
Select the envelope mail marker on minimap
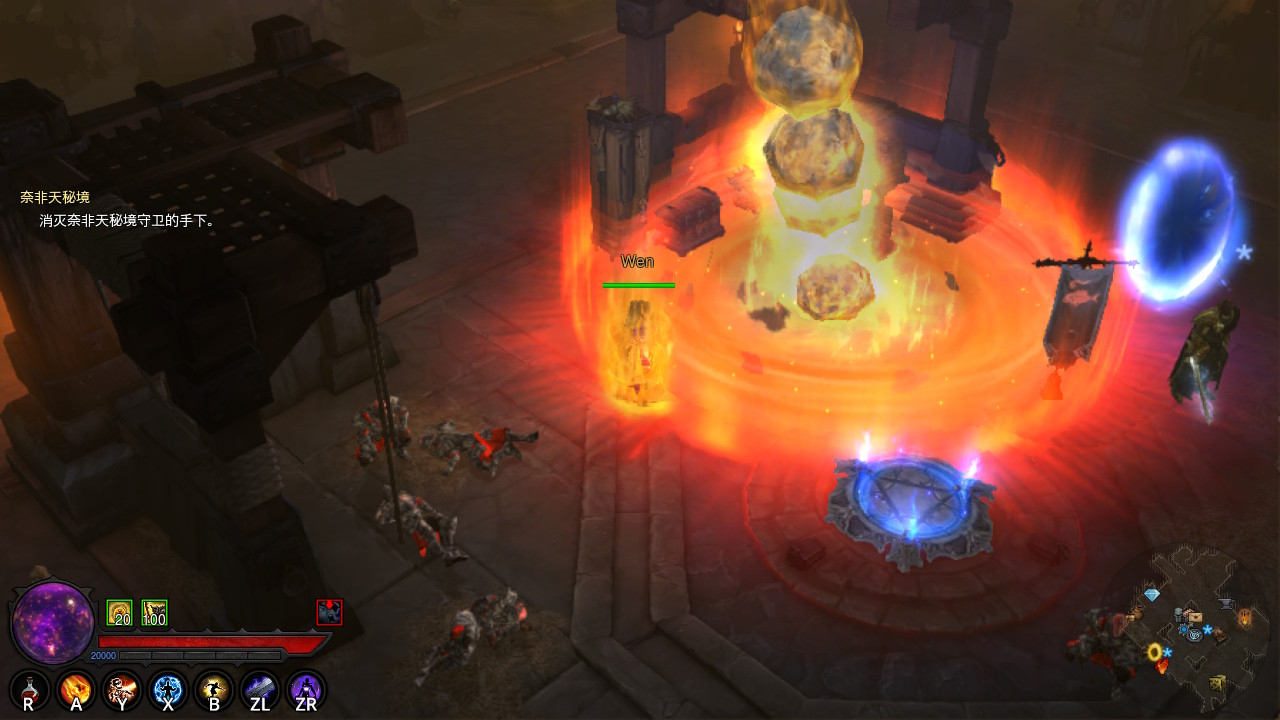tap(1193, 617)
